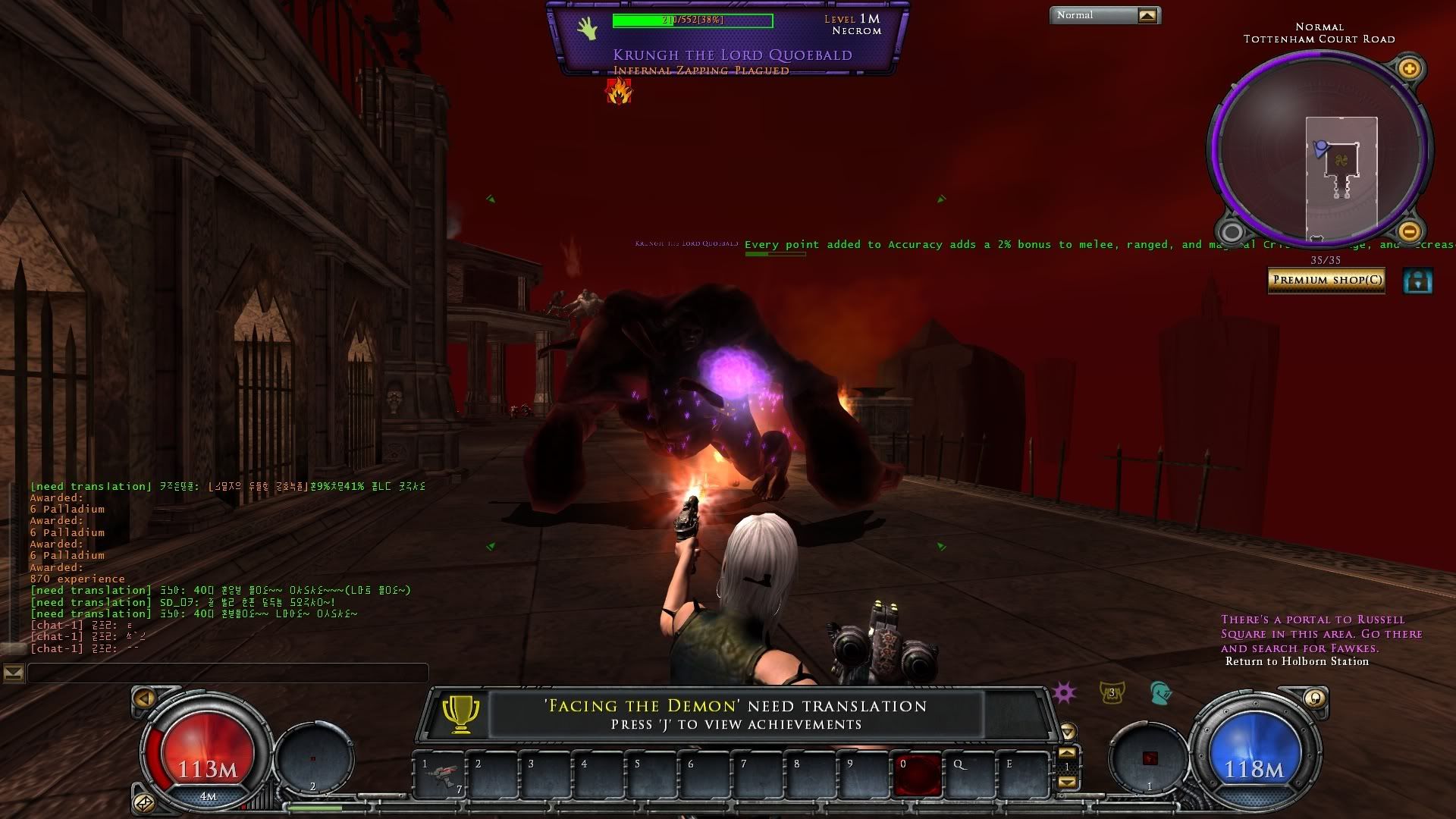The image size is (1456, 819).
Task: Select the pistol in hotbar slot 1
Action: coord(440,775)
